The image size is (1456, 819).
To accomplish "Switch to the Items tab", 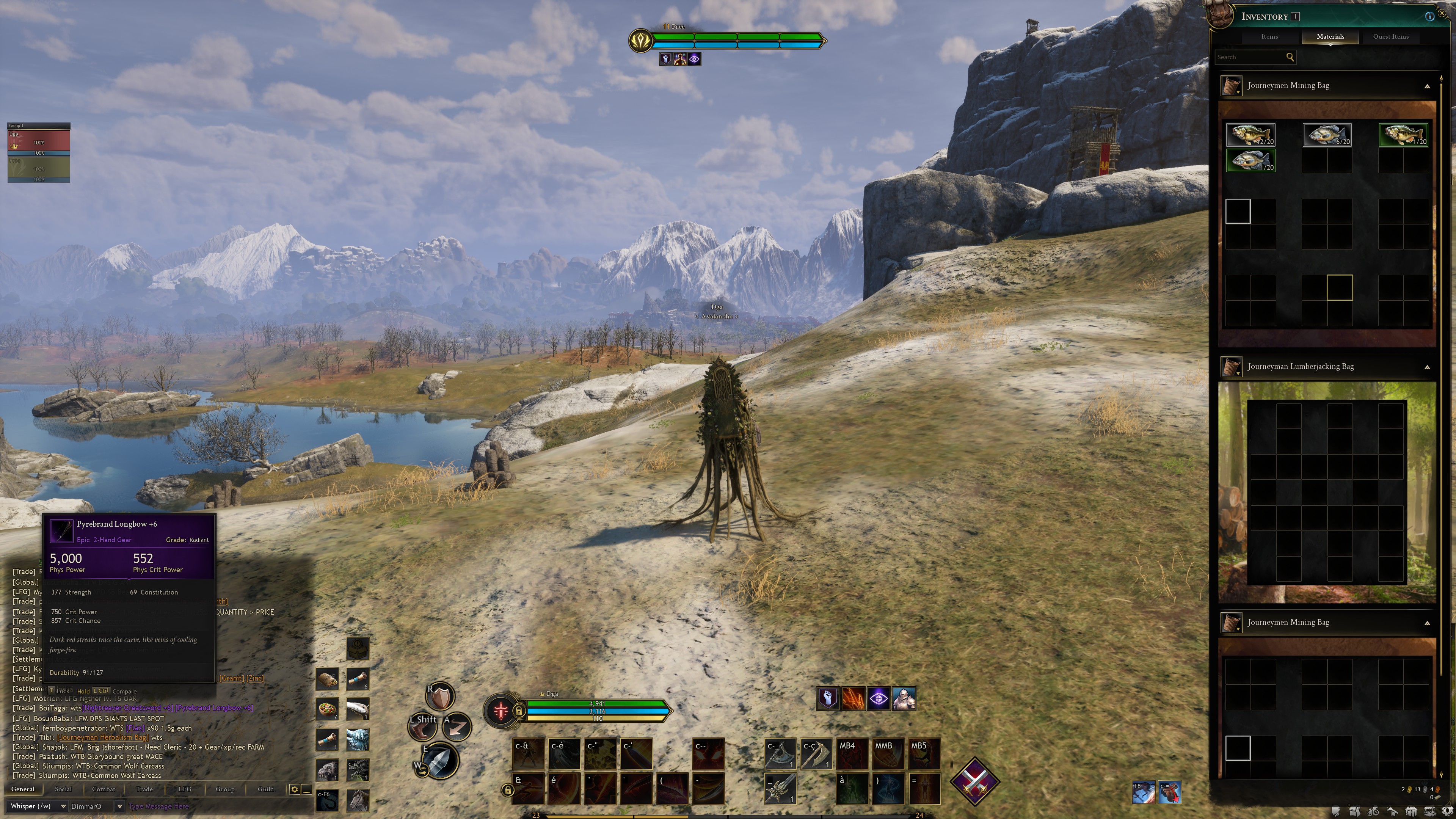I will click(1269, 37).
